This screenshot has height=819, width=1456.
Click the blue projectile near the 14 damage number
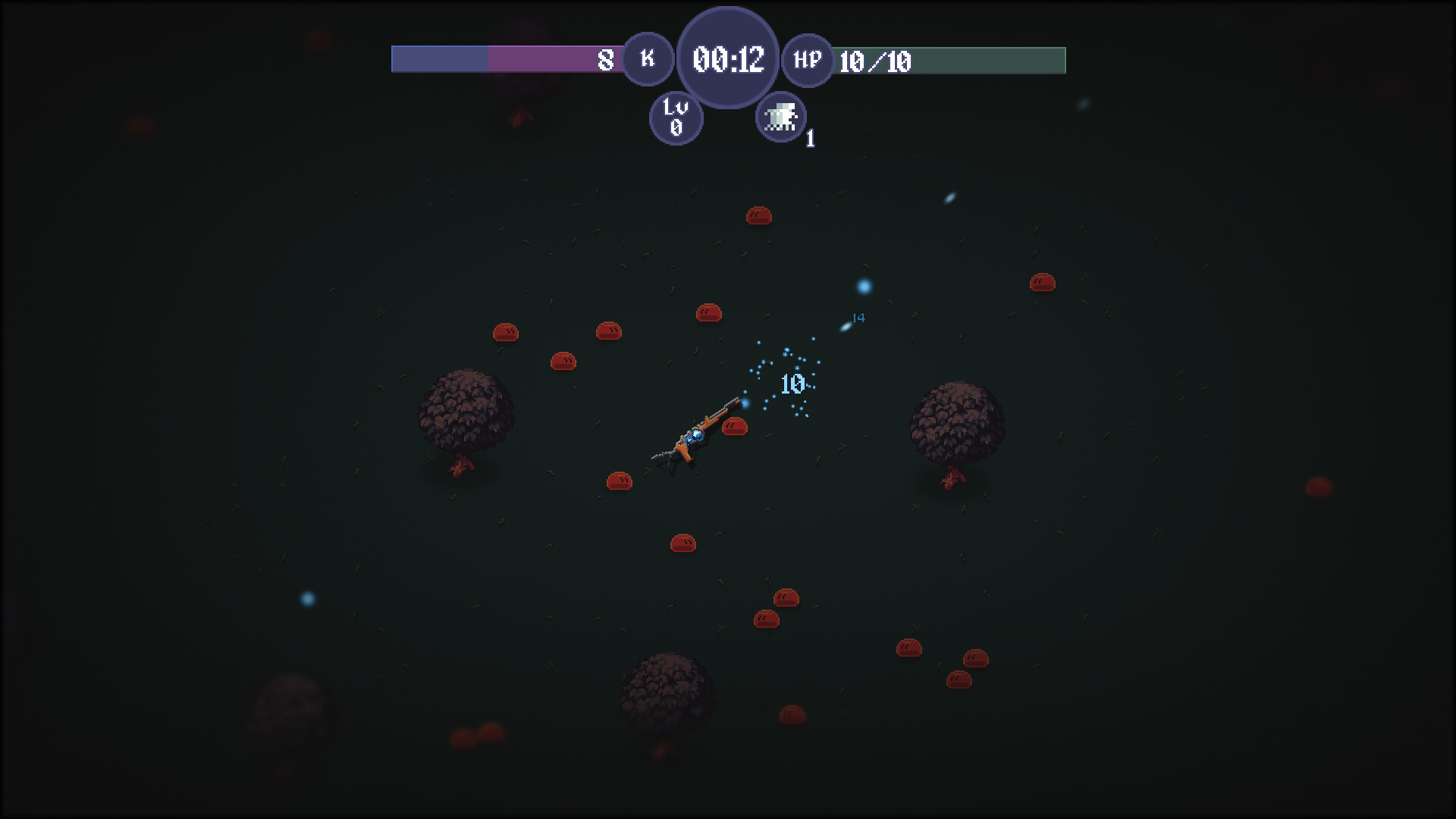tap(846, 326)
